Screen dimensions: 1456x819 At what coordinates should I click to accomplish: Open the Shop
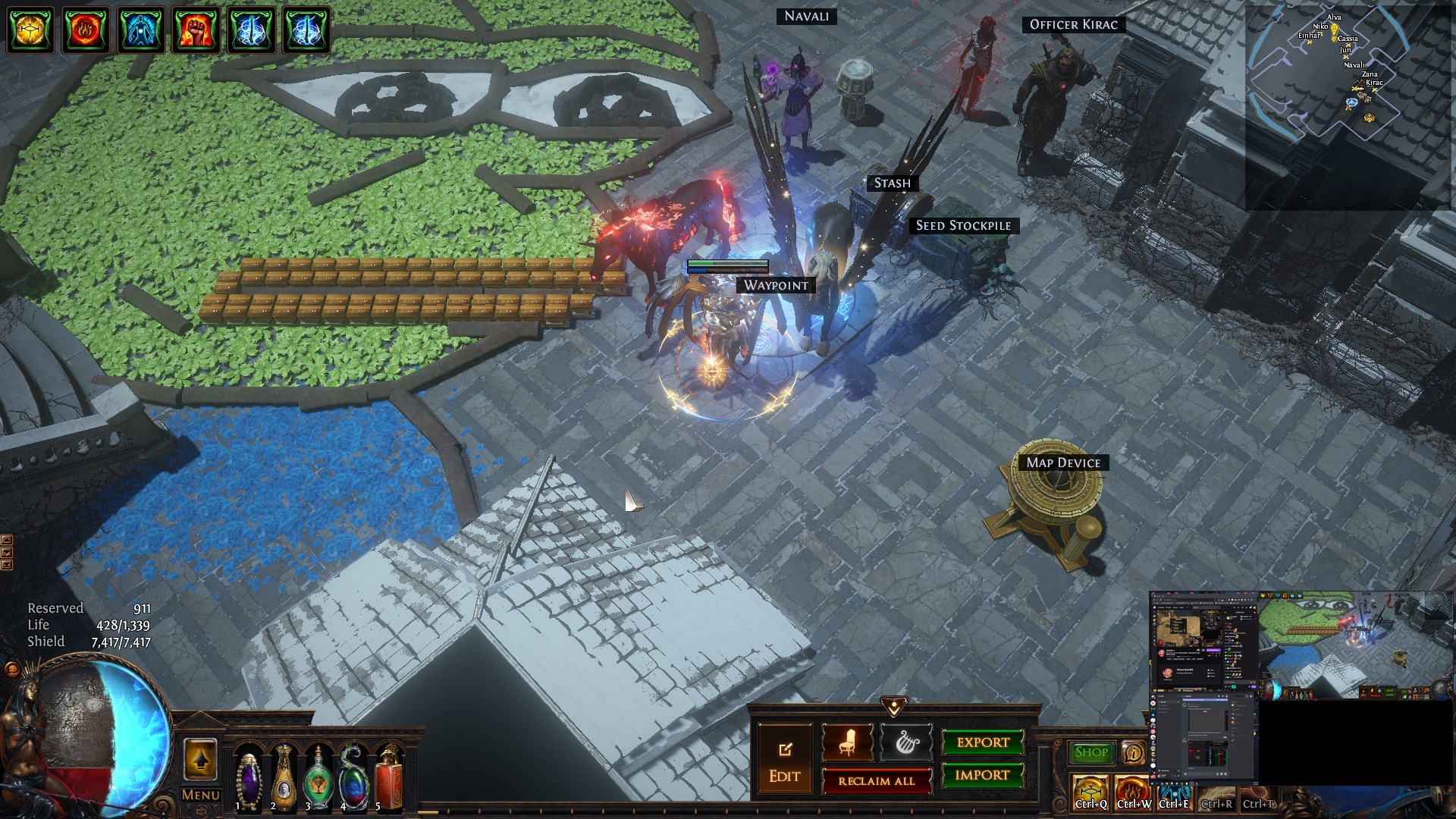click(1091, 752)
